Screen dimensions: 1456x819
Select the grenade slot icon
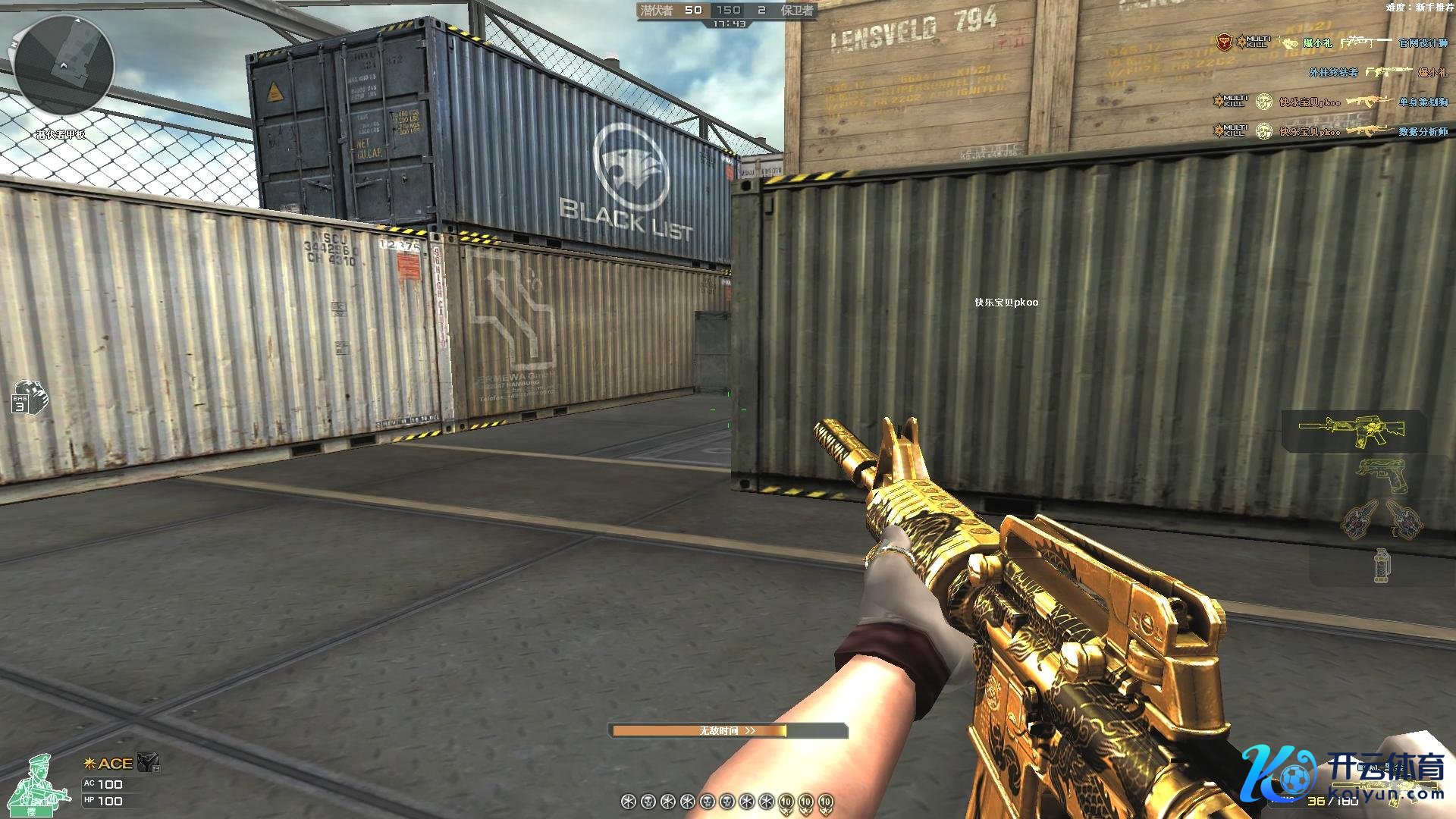click(x=1382, y=566)
